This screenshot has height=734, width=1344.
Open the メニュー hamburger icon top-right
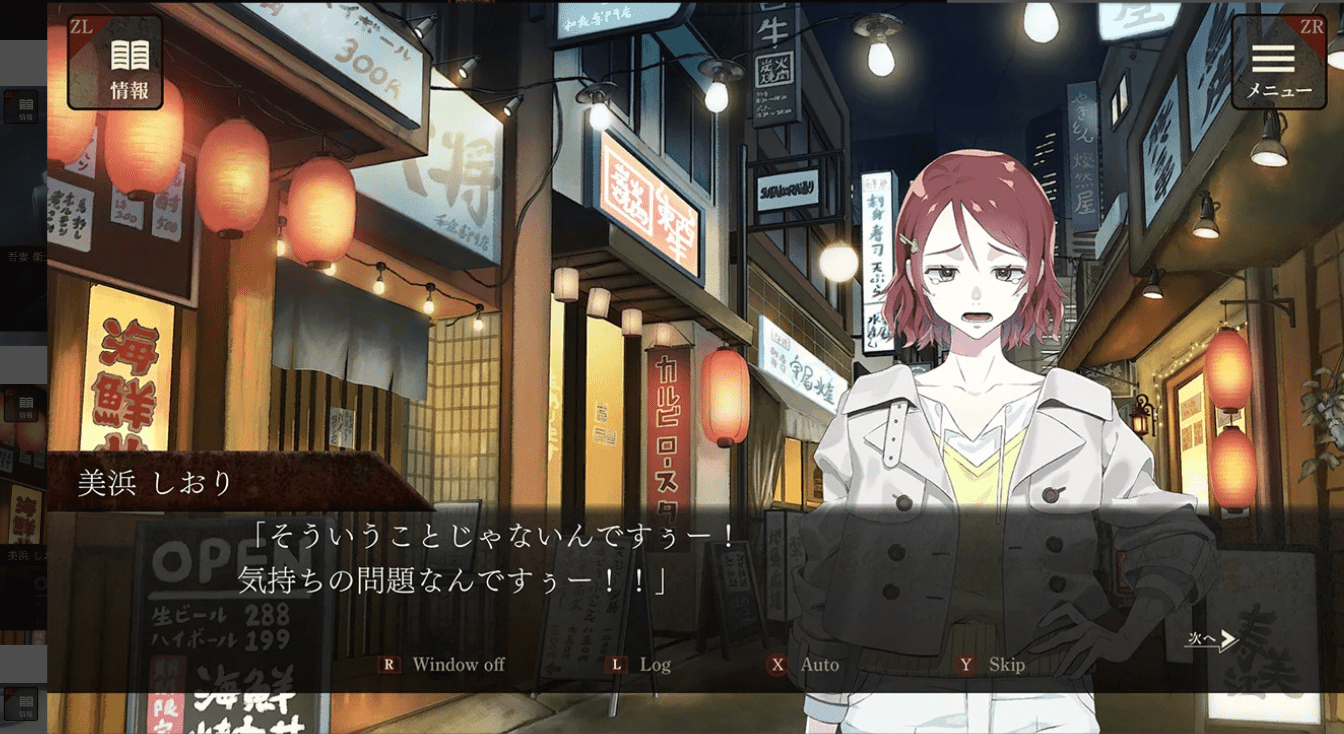coord(1274,57)
